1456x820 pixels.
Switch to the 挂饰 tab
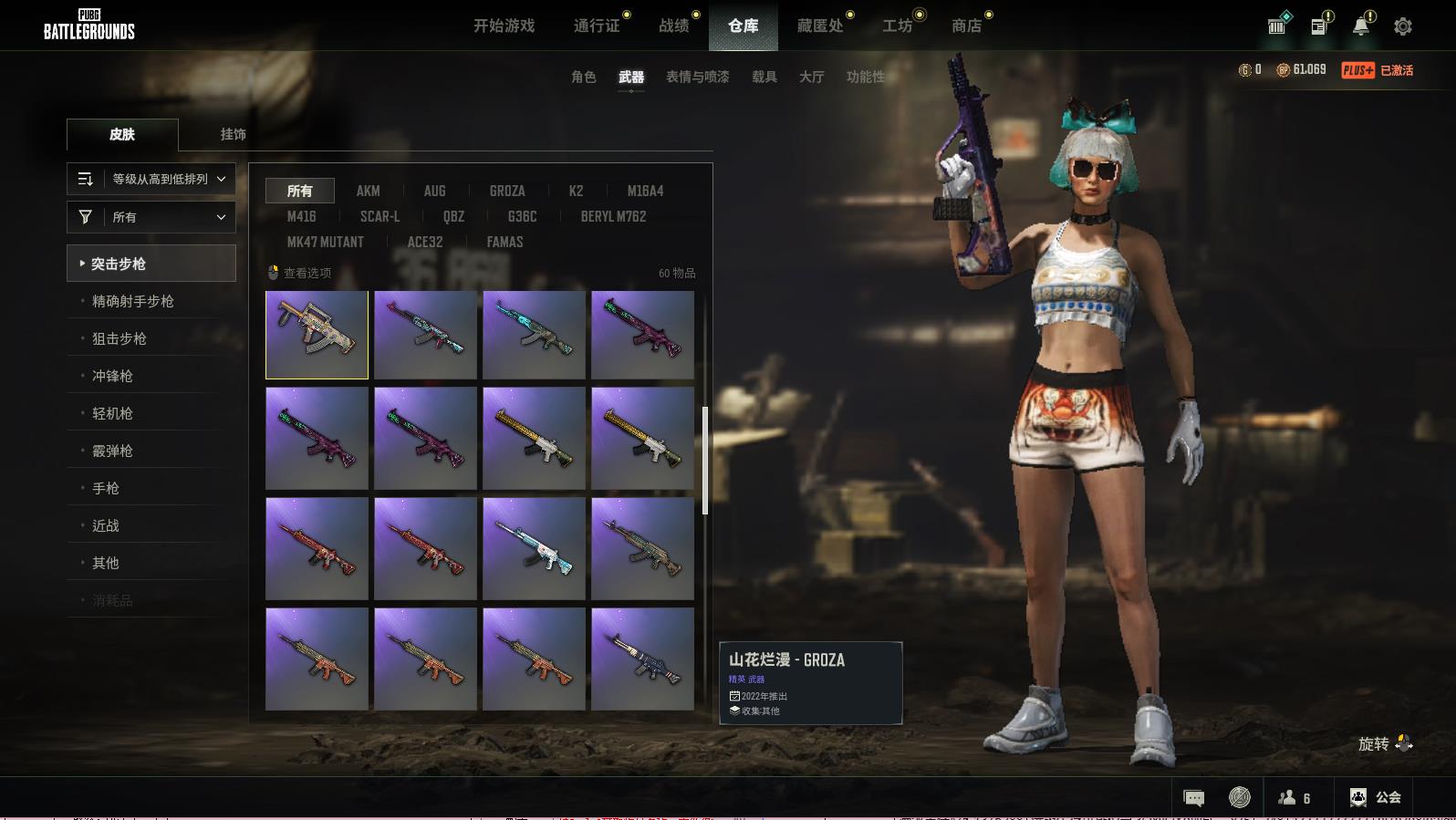pyautogui.click(x=233, y=134)
